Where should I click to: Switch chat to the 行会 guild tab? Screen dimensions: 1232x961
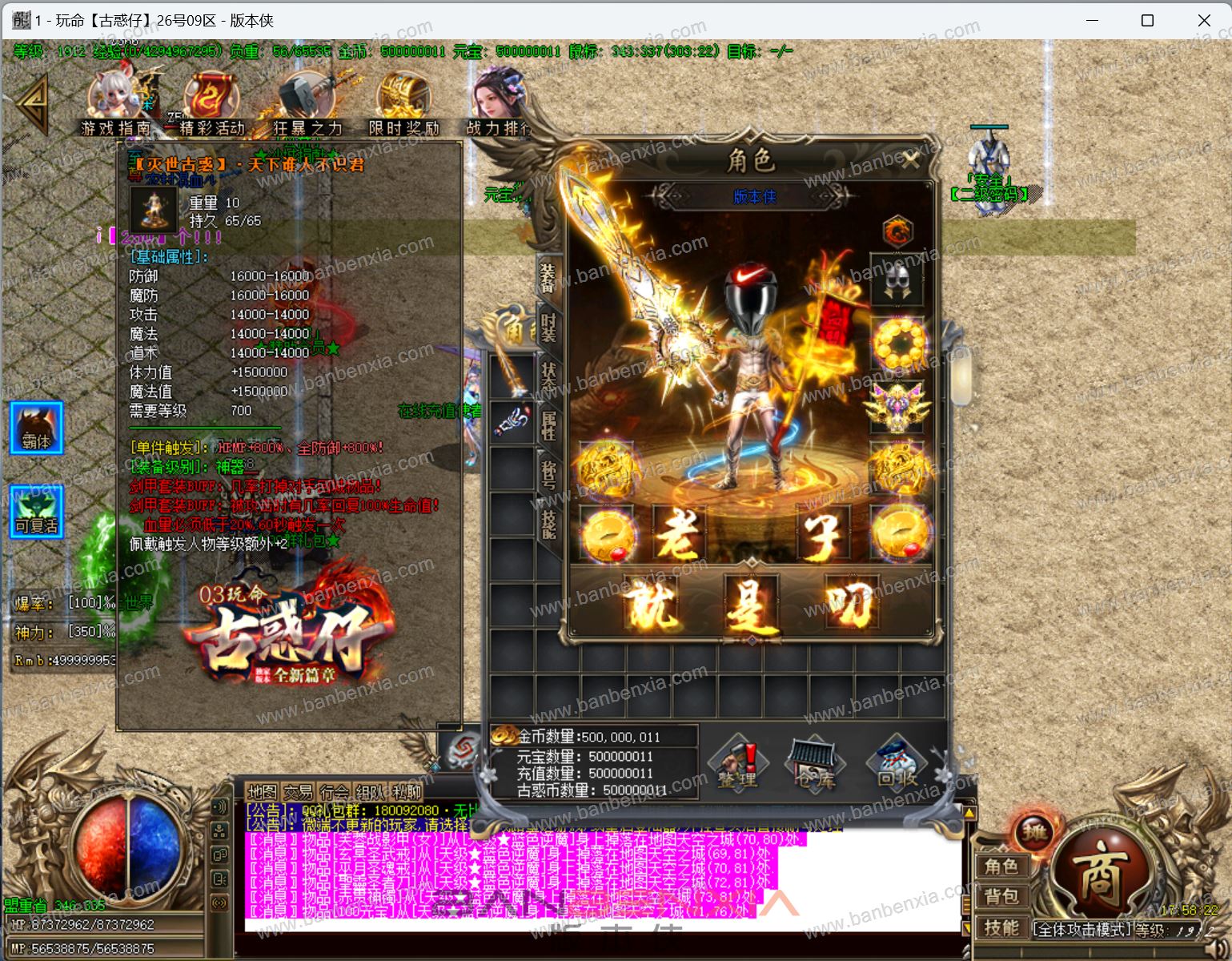(334, 793)
